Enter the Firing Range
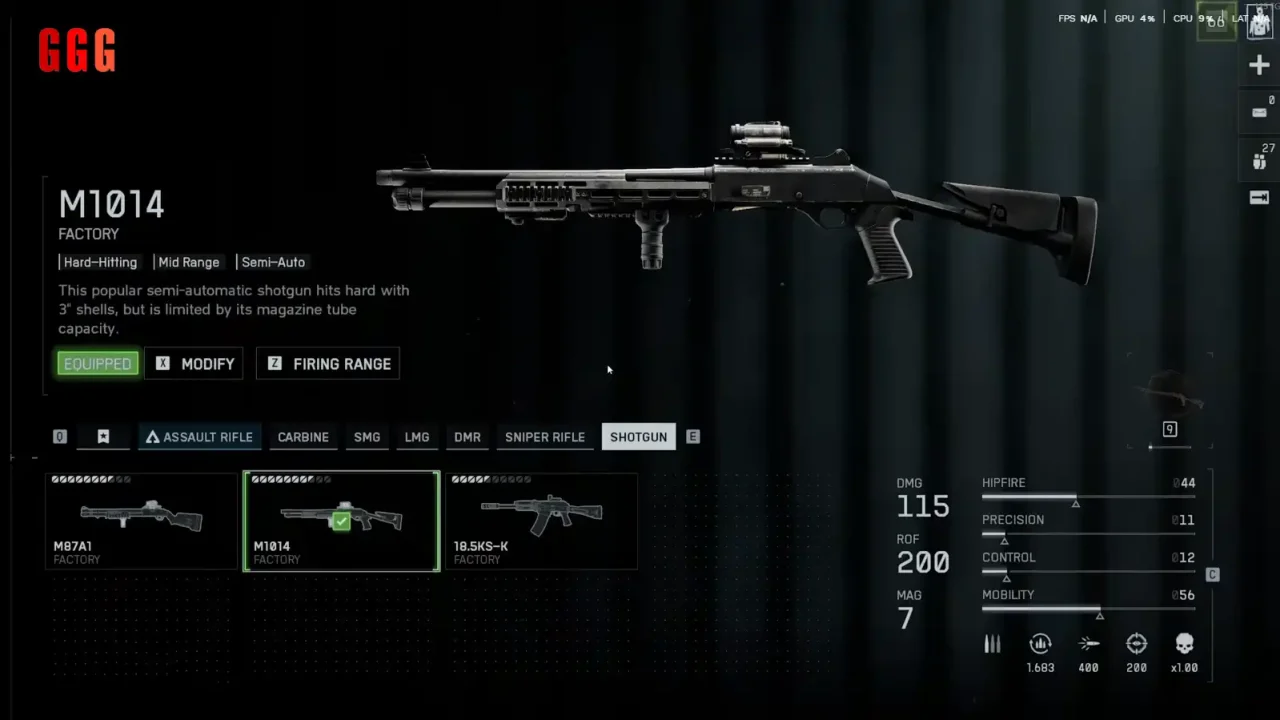The width and height of the screenshot is (1280, 720). 328,364
